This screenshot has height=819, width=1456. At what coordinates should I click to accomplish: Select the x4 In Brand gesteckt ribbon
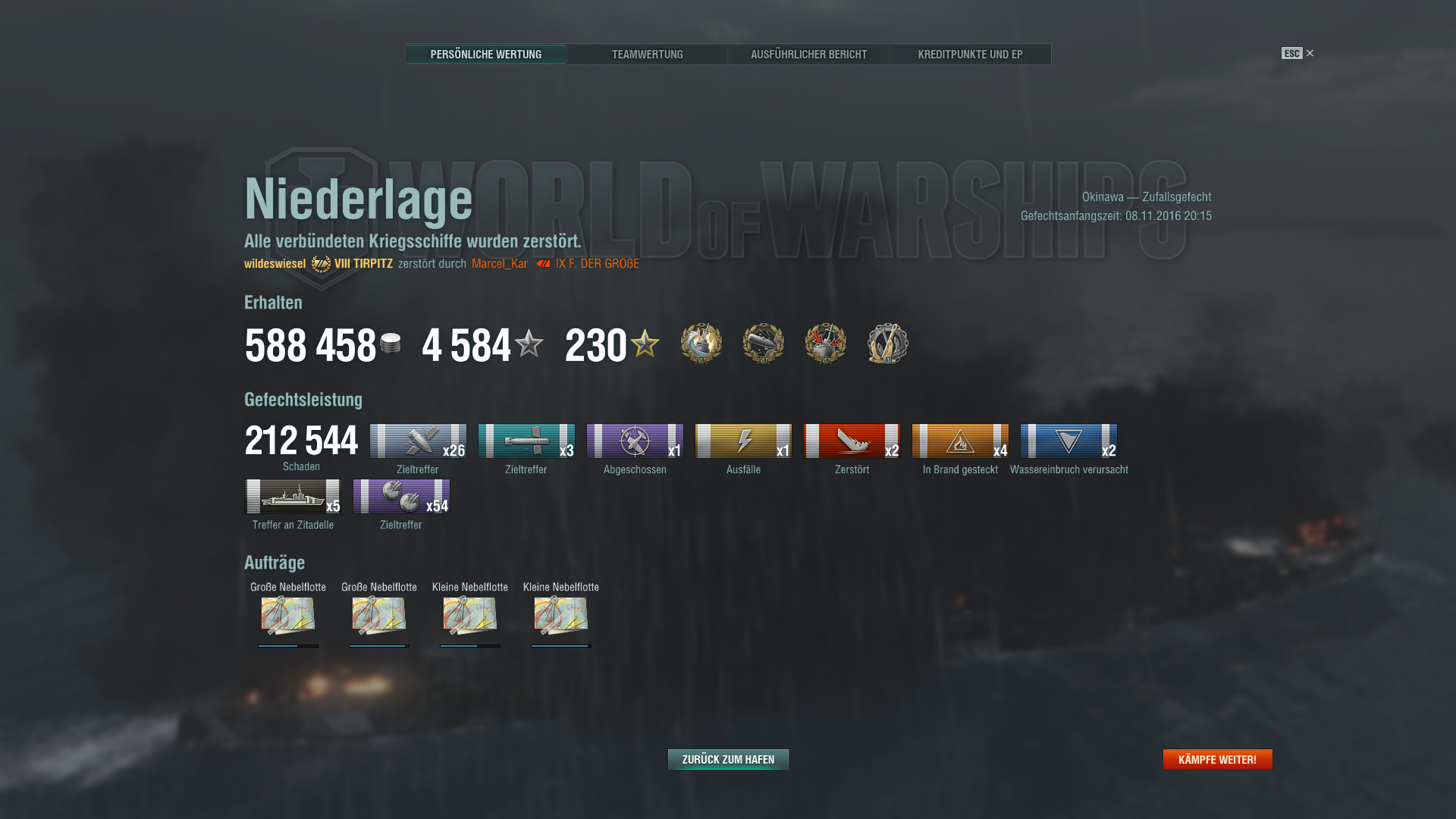(960, 441)
